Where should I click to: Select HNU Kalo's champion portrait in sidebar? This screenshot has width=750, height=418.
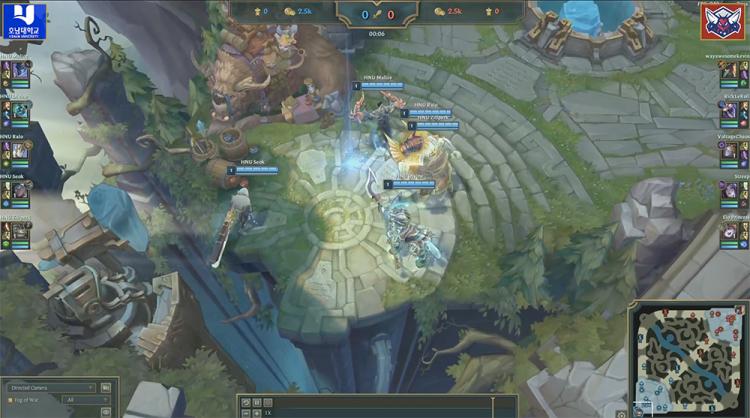18,153
